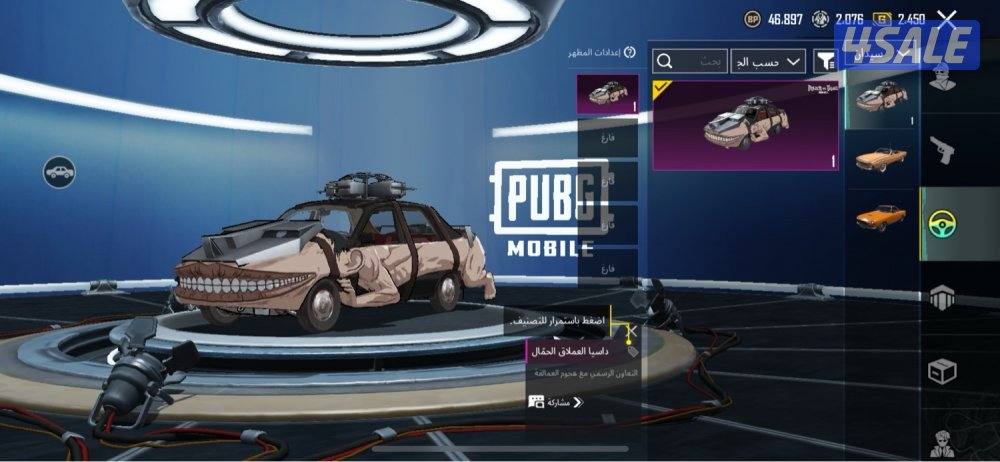This screenshot has width=1000, height=462.
Task: Open the appearance settings help icon
Action: 630,52
